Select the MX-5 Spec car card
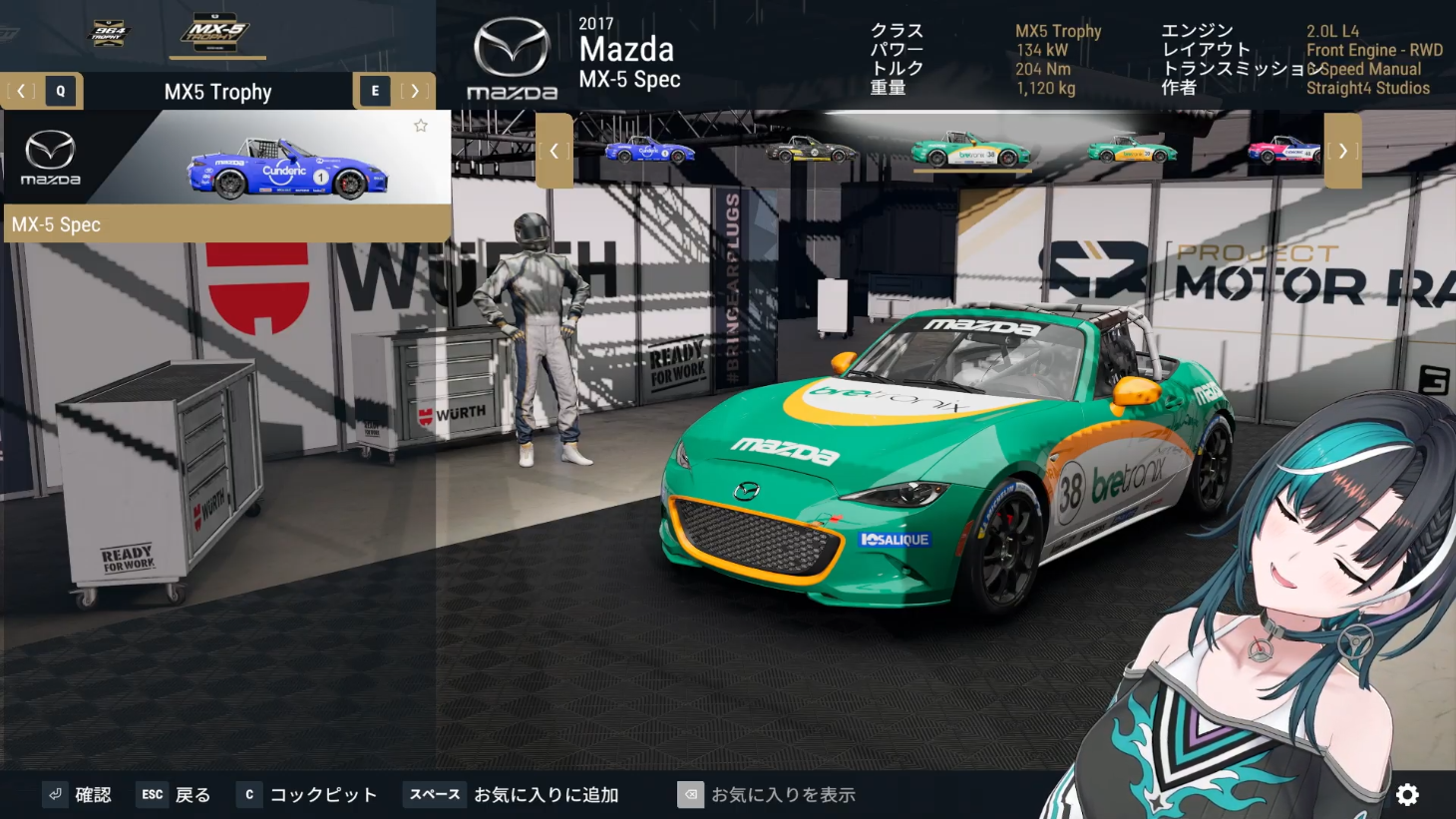 pos(227,175)
